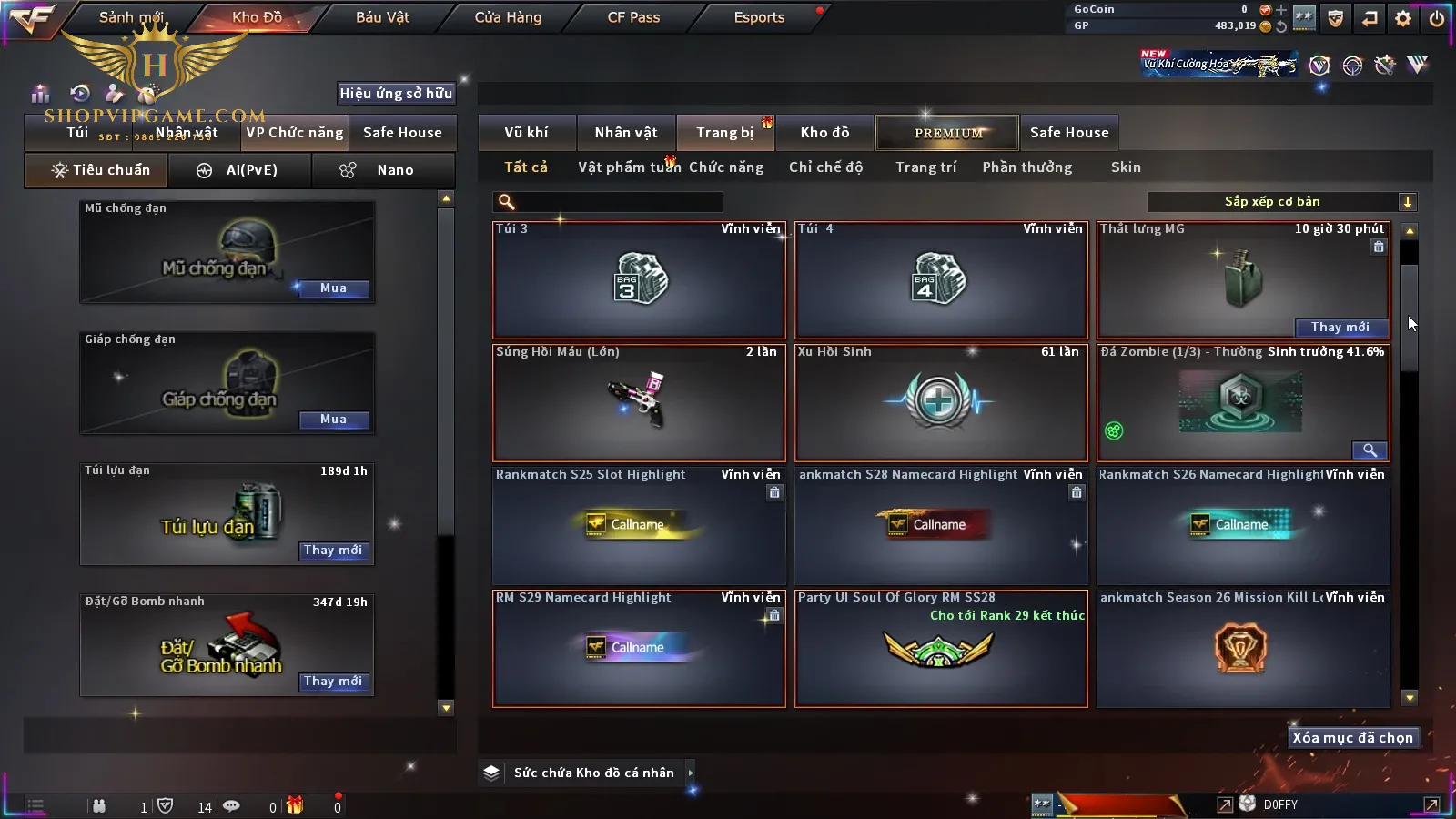The width and height of the screenshot is (1456, 819).
Task: Click Xóa mục đã chọn button
Action: (1352, 738)
